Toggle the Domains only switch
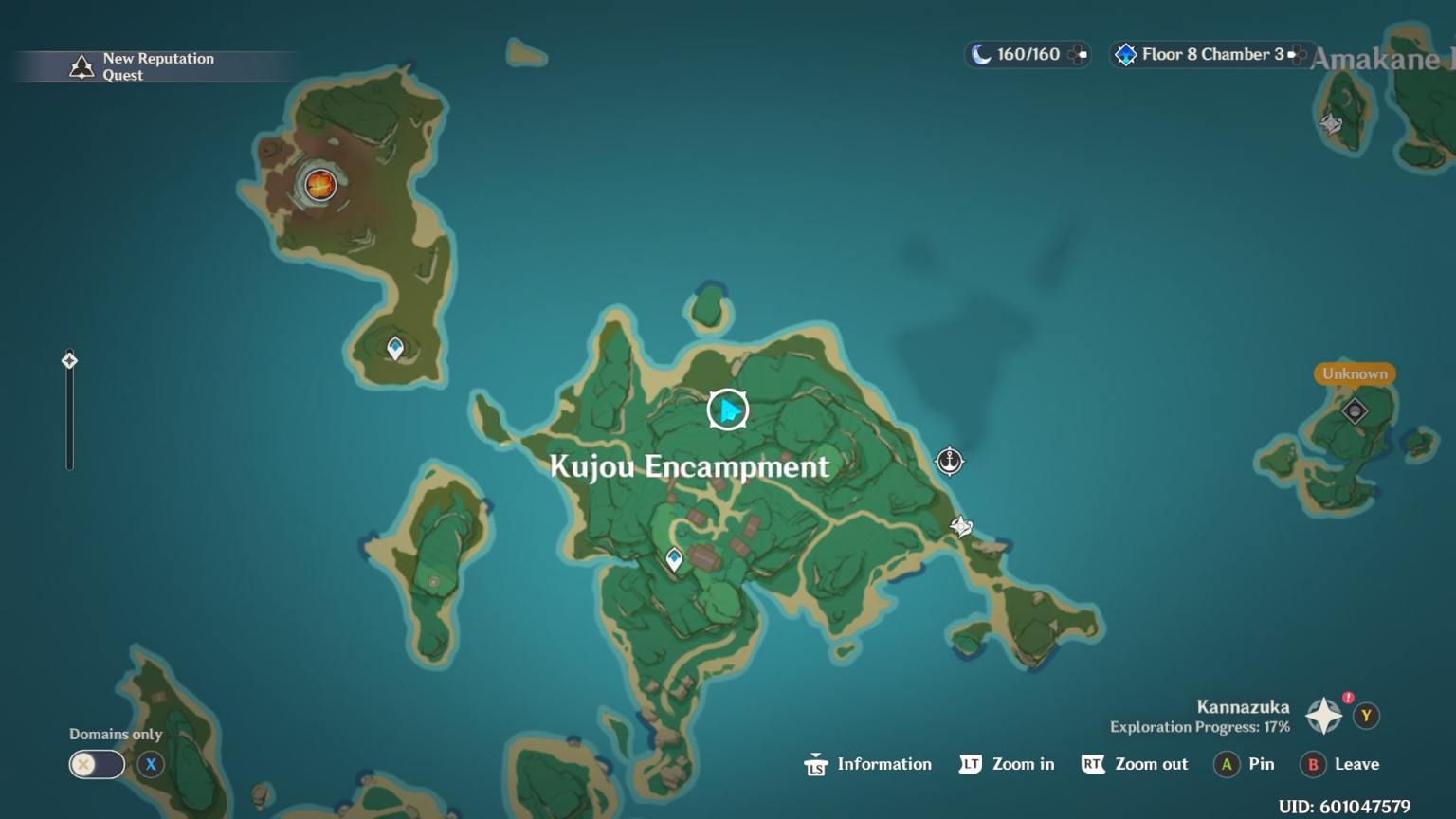The height and width of the screenshot is (819, 1456). [x=96, y=764]
